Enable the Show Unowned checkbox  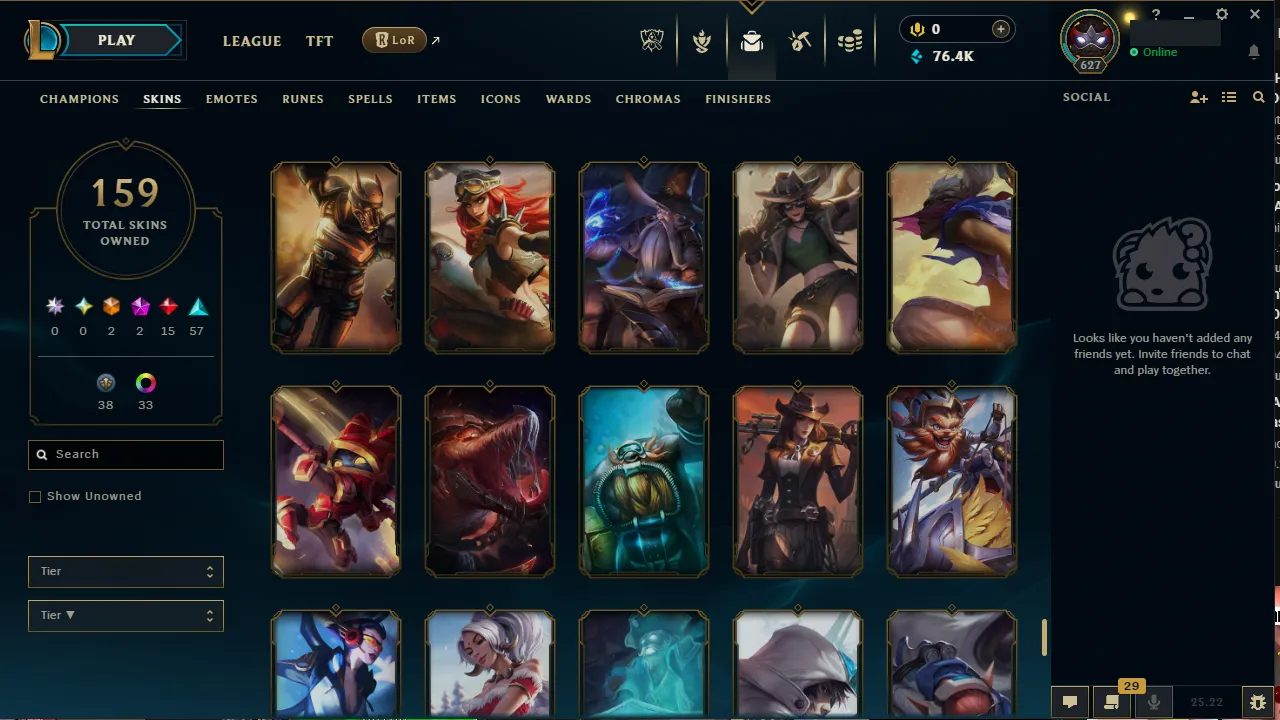click(x=35, y=496)
